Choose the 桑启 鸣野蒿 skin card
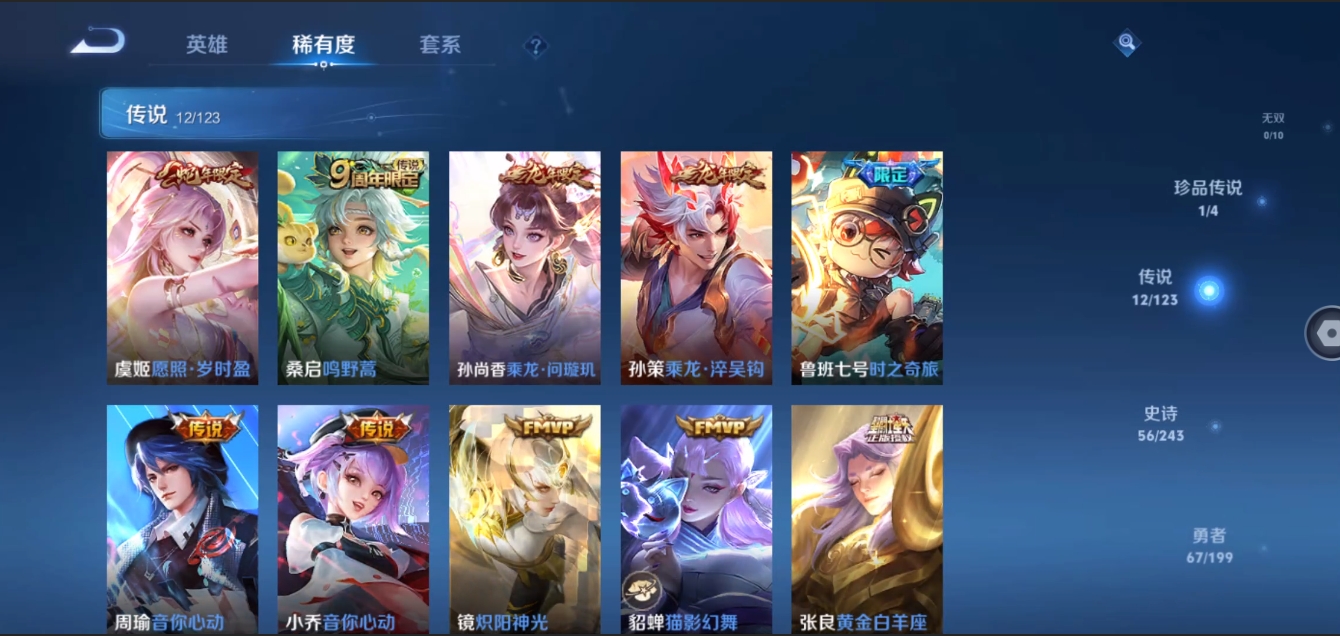 point(353,267)
